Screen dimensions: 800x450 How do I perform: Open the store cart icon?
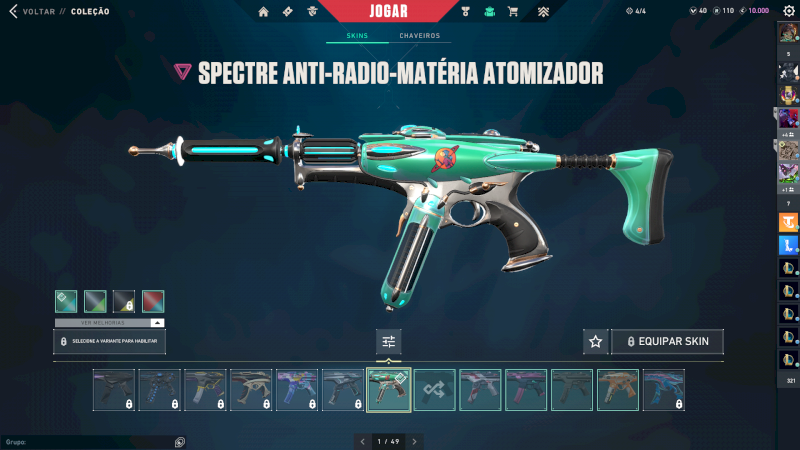(513, 12)
